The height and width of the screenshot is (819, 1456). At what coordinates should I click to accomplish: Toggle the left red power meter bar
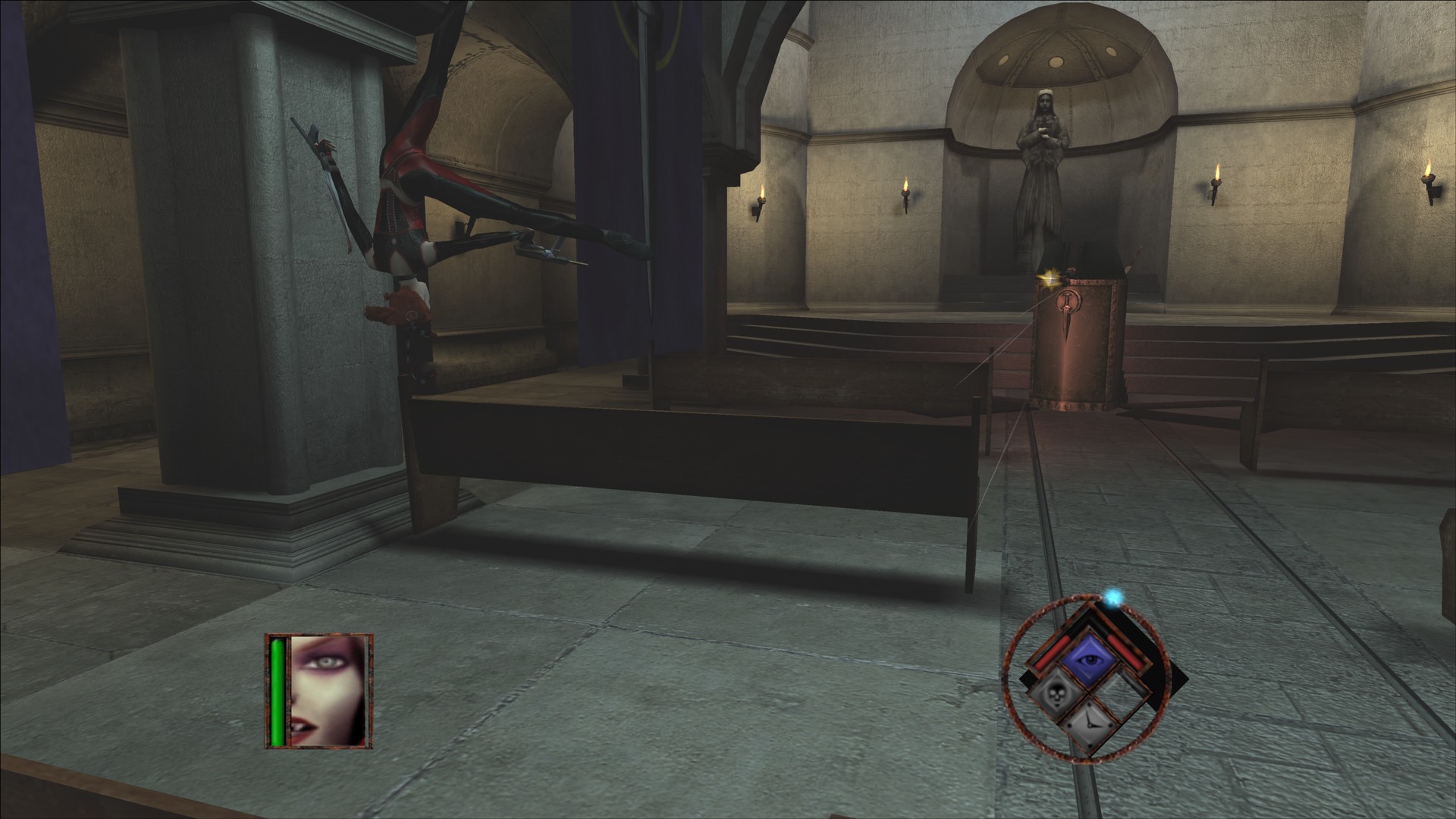click(1050, 652)
